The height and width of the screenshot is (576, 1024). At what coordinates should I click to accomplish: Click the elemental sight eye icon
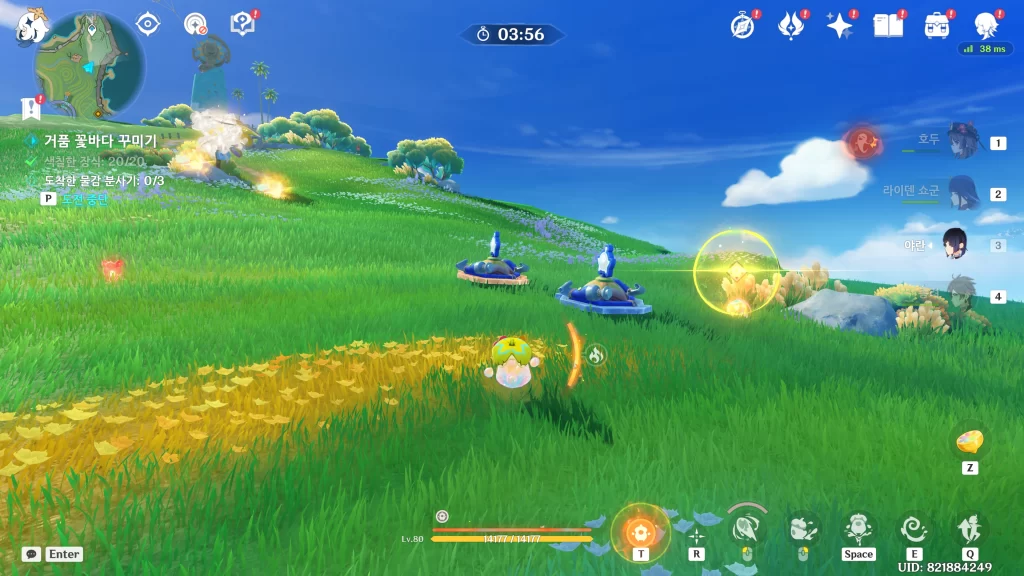(x=148, y=23)
